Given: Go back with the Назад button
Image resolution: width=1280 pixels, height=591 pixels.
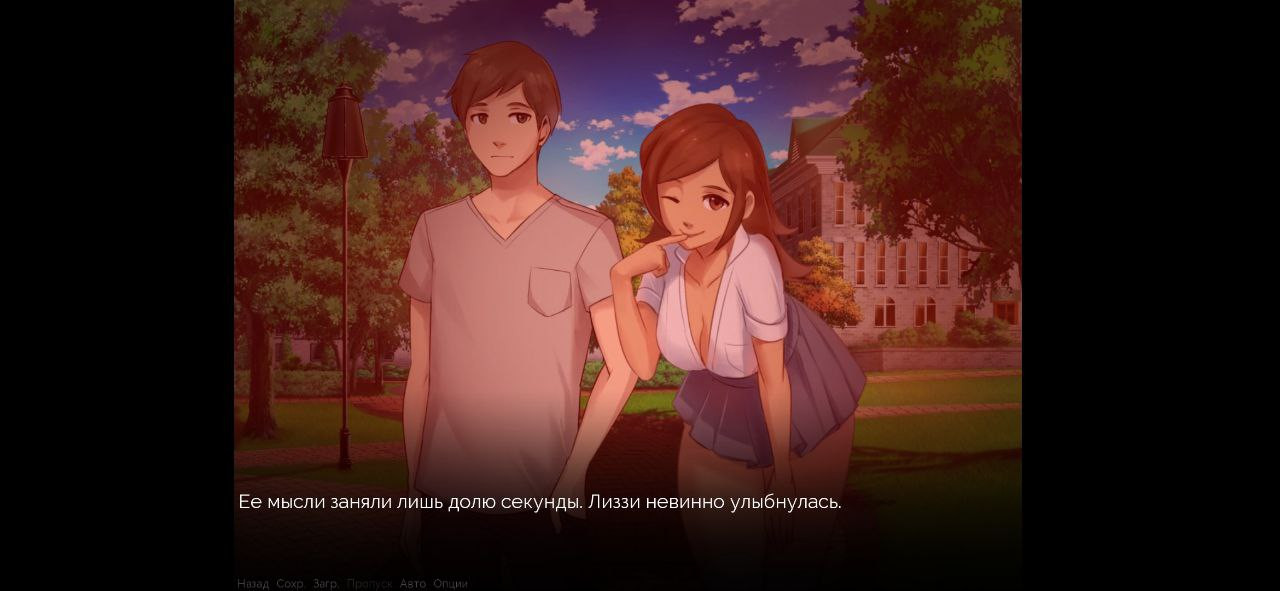Looking at the screenshot, I should [x=253, y=583].
